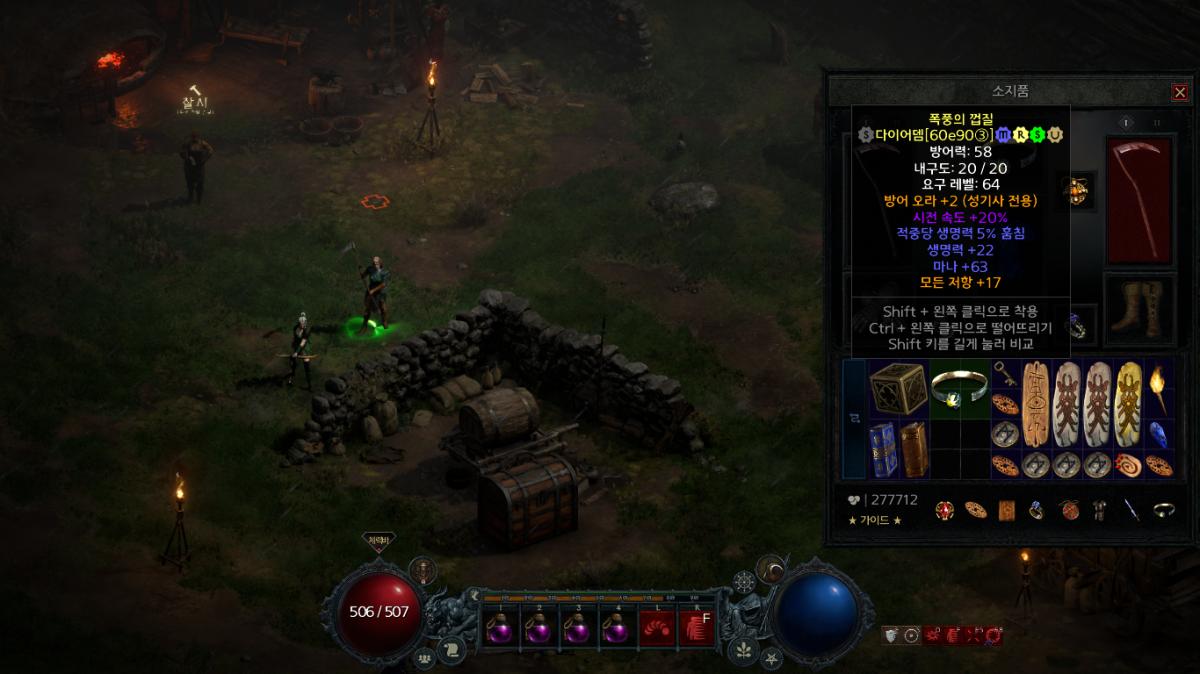Close the inventory panel

[x=1180, y=92]
